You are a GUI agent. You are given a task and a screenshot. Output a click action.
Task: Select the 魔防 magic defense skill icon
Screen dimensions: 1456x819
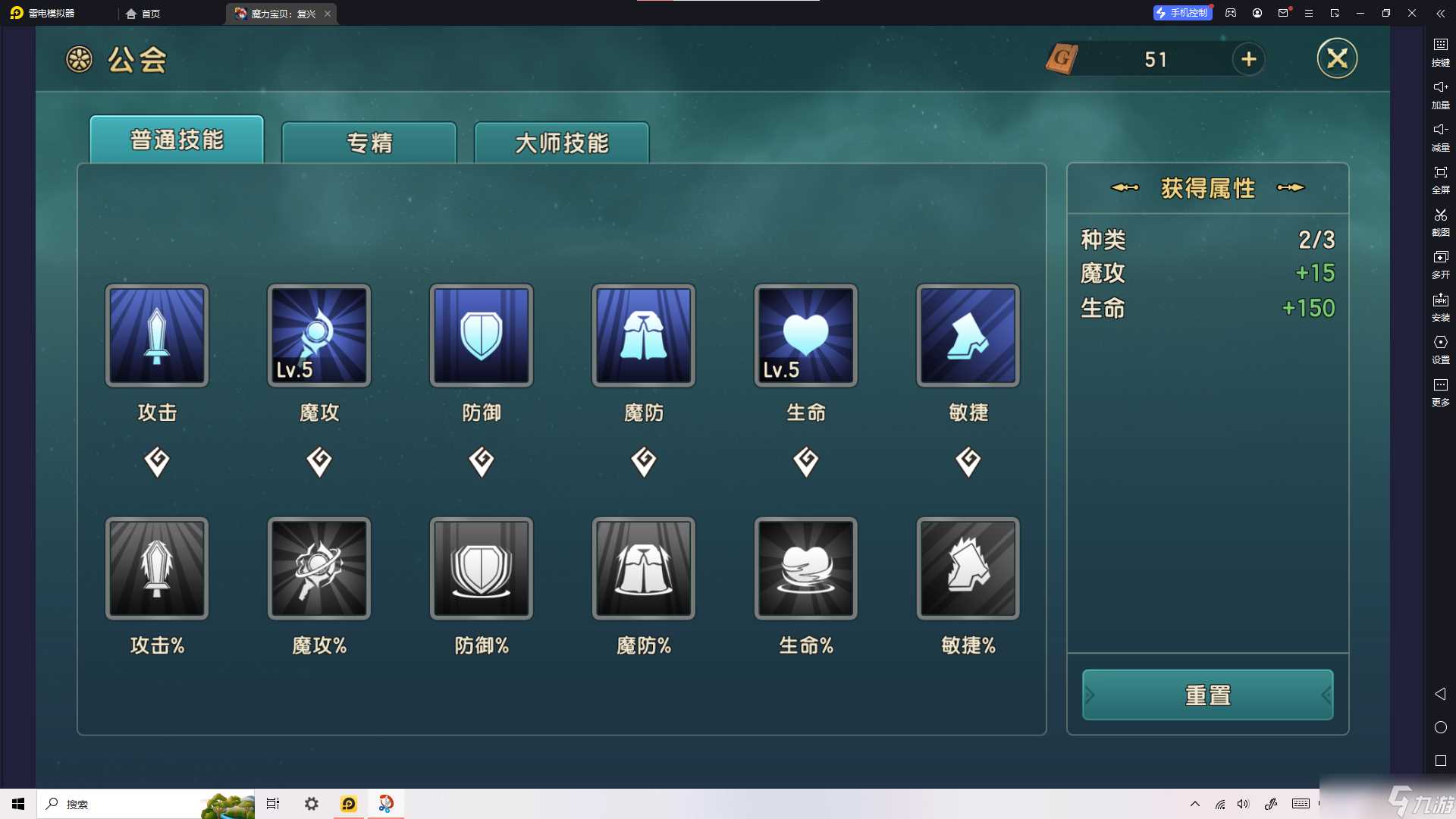[x=643, y=335]
